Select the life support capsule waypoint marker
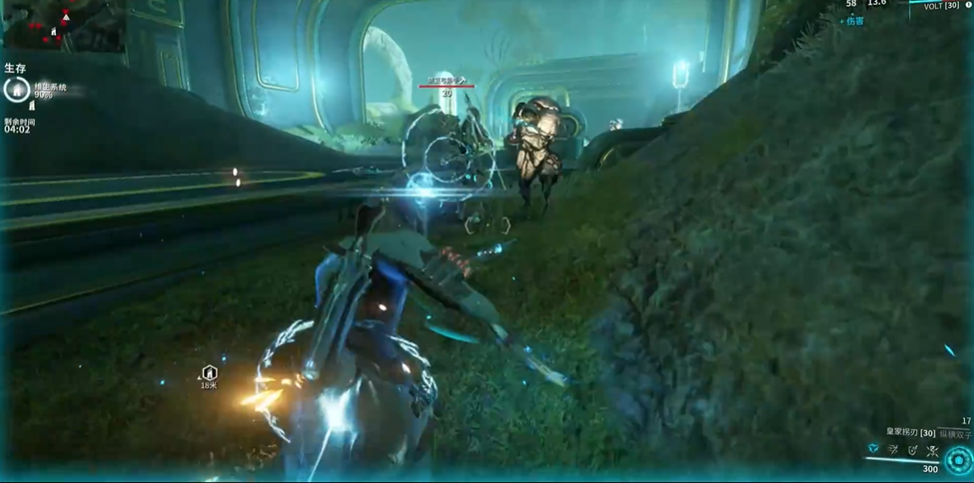Screen dimensions: 974x483 [209, 373]
